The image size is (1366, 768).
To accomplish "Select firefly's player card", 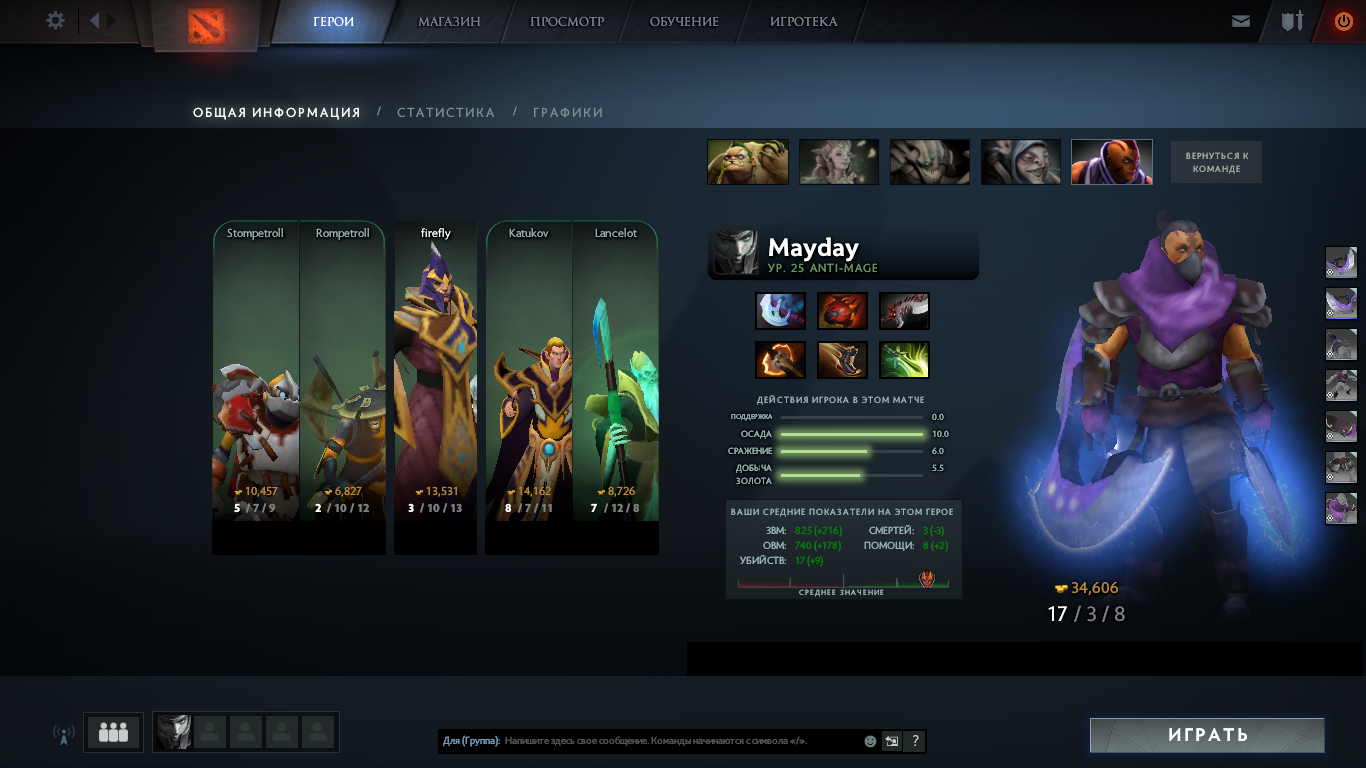I will pos(435,385).
